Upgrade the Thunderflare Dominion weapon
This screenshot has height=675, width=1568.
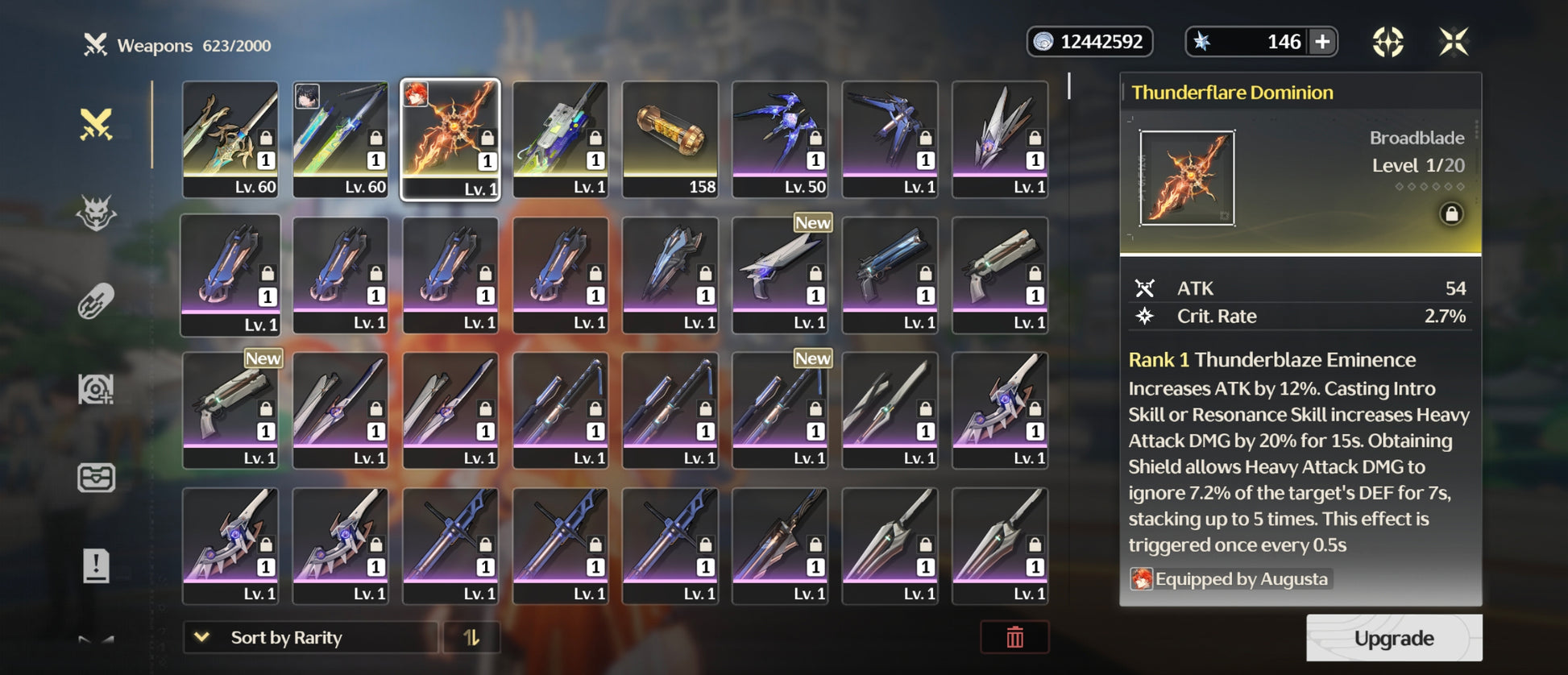(x=1393, y=638)
